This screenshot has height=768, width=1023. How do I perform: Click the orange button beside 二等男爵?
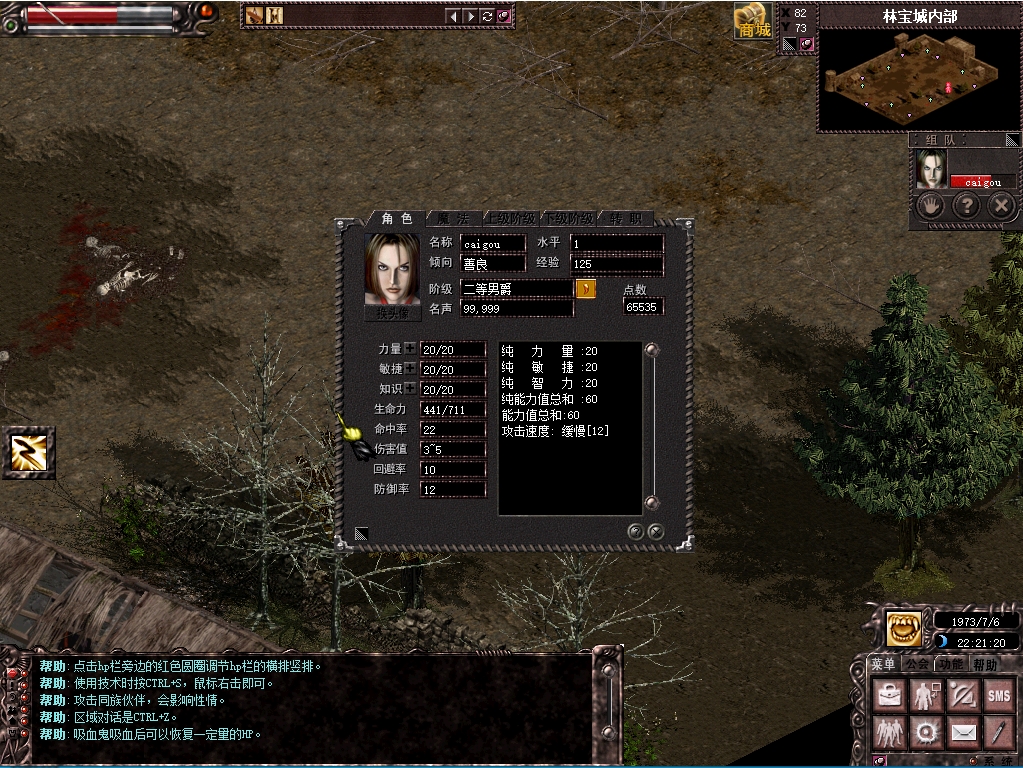[586, 289]
